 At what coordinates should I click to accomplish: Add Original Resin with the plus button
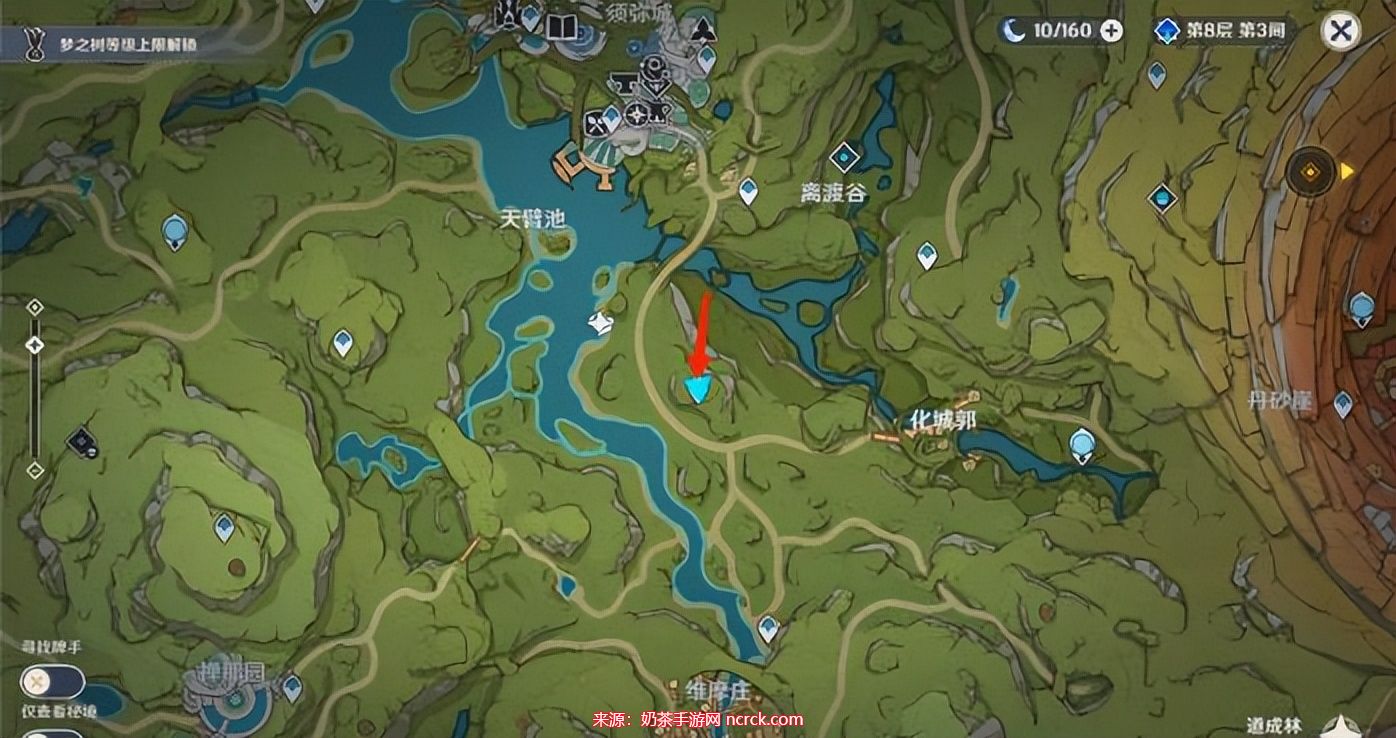(1111, 31)
